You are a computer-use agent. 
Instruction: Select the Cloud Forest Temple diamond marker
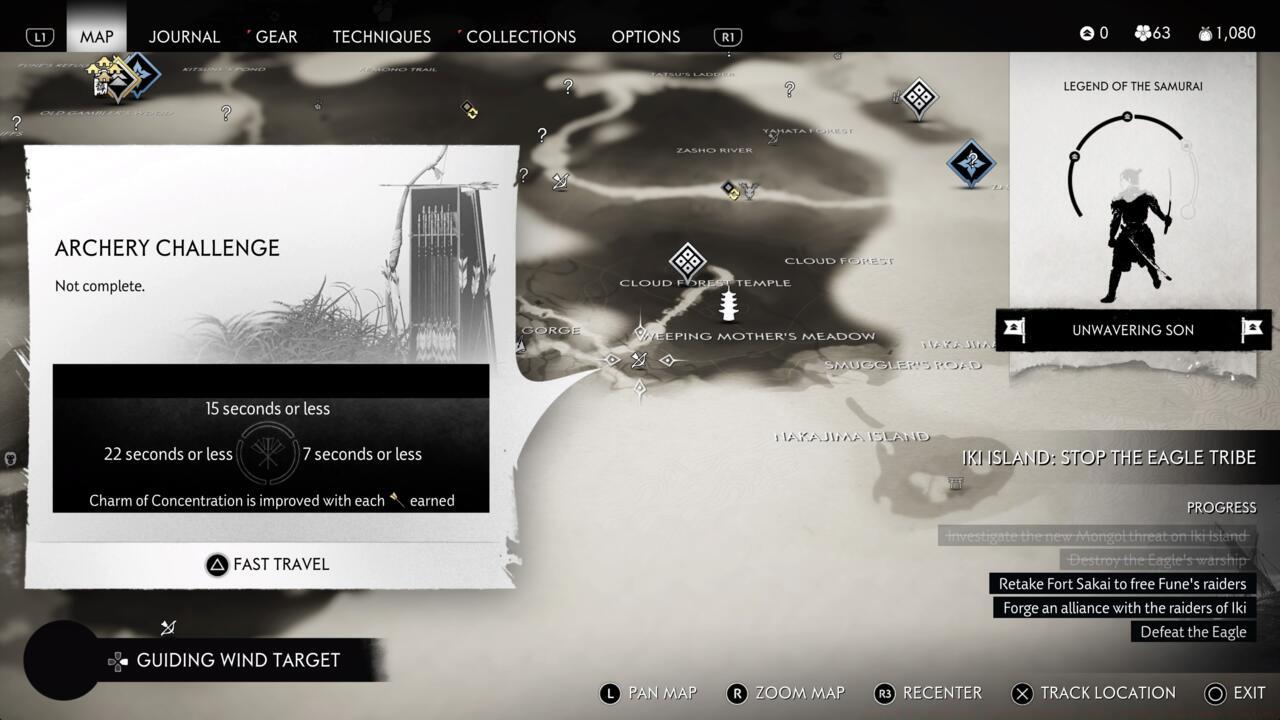tap(687, 261)
